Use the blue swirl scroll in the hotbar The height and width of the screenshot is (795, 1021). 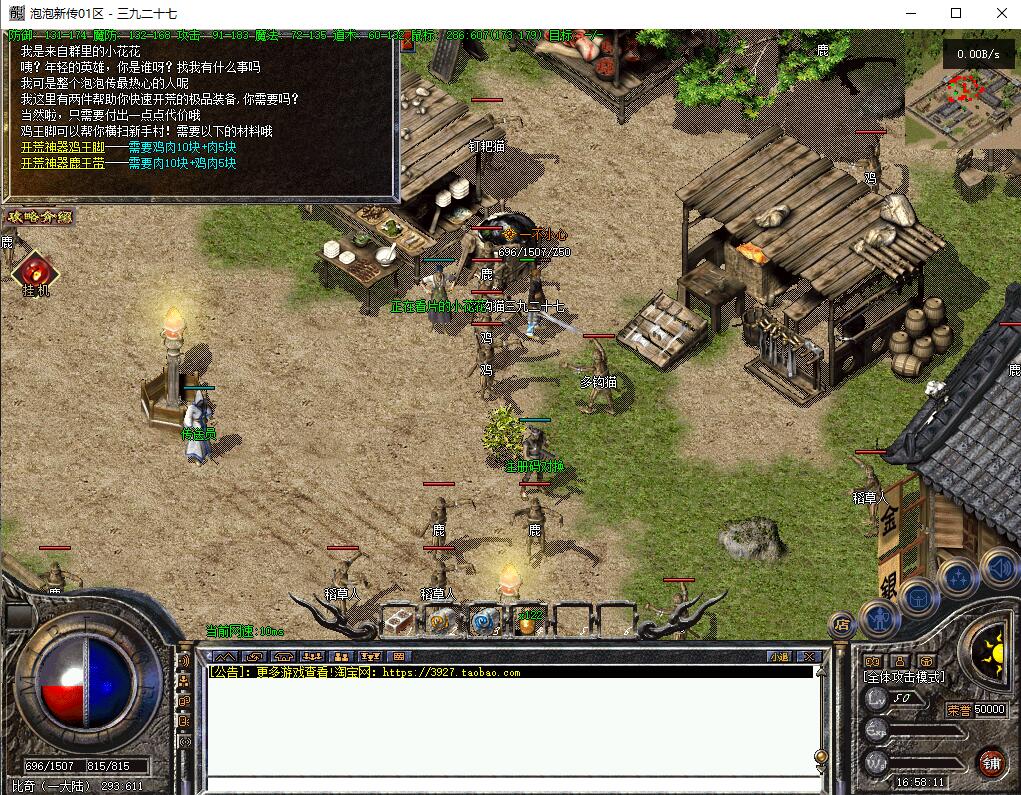(x=484, y=621)
